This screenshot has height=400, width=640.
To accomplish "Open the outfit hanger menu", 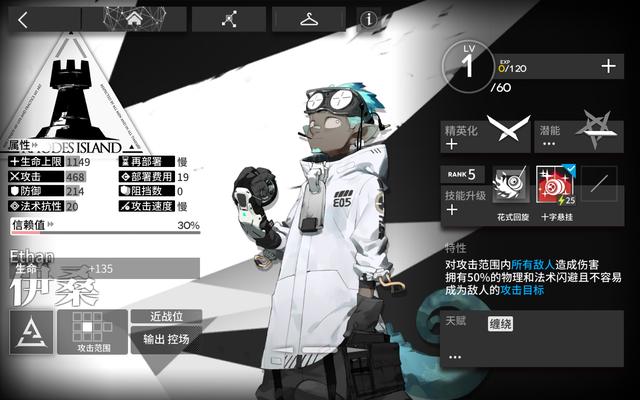I will 309,19.
